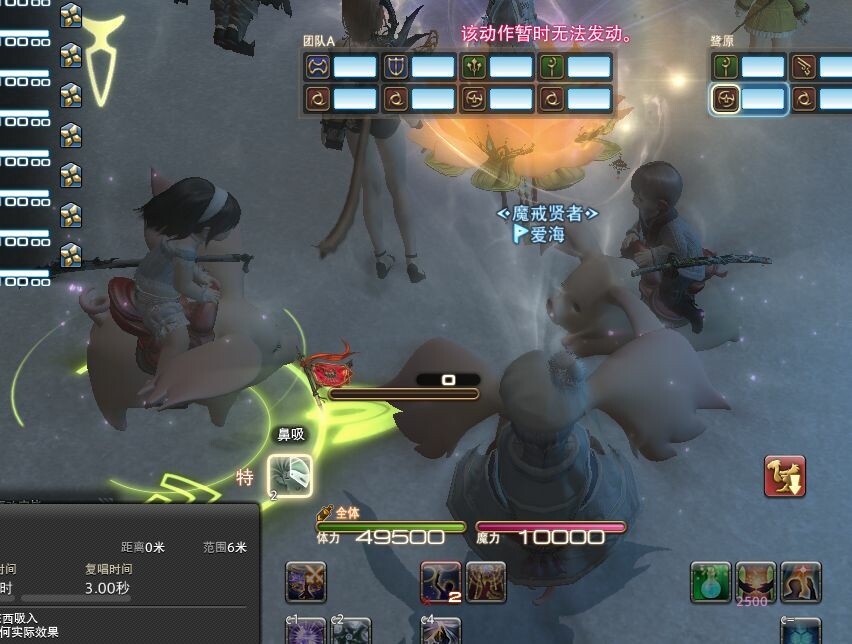Click the red and gold dismount icon
Viewport: 852px width, 644px height.
click(785, 476)
